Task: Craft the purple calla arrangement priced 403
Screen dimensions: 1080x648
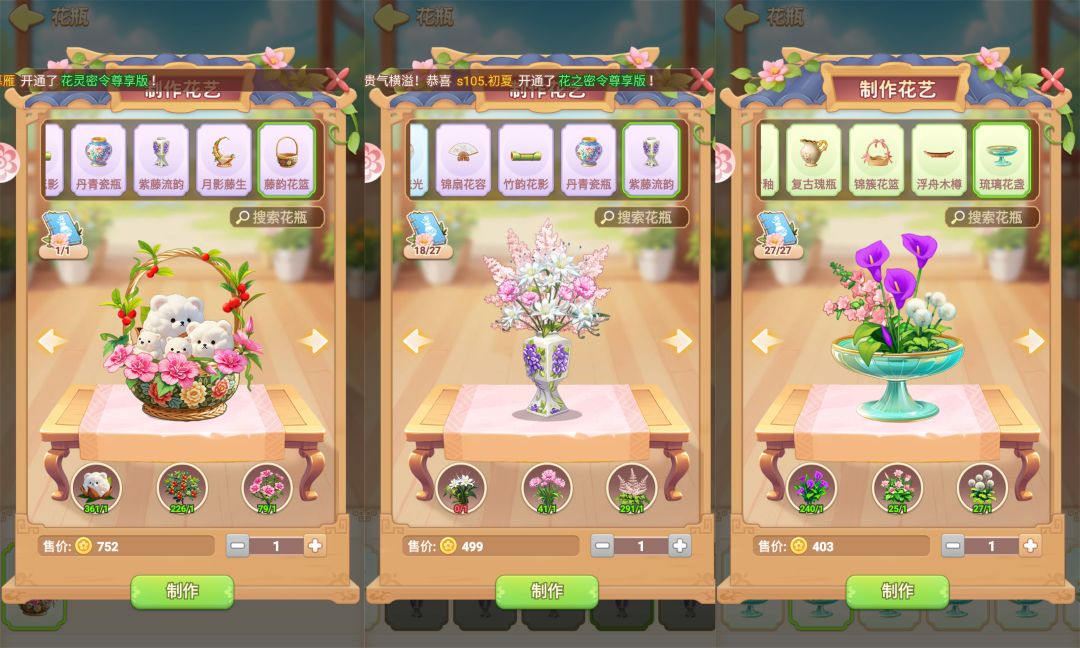Action: point(897,591)
